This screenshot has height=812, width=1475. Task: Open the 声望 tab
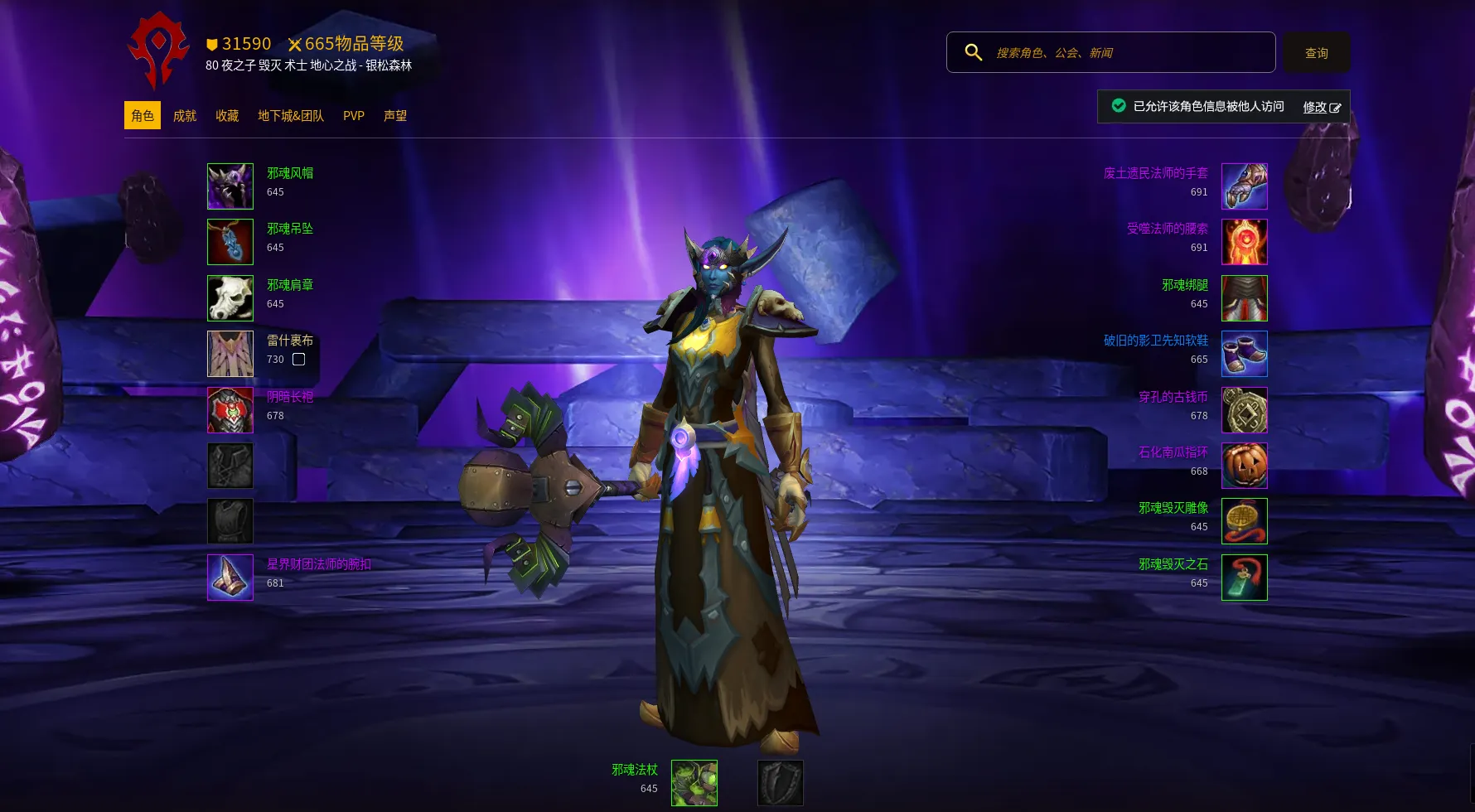tap(395, 116)
